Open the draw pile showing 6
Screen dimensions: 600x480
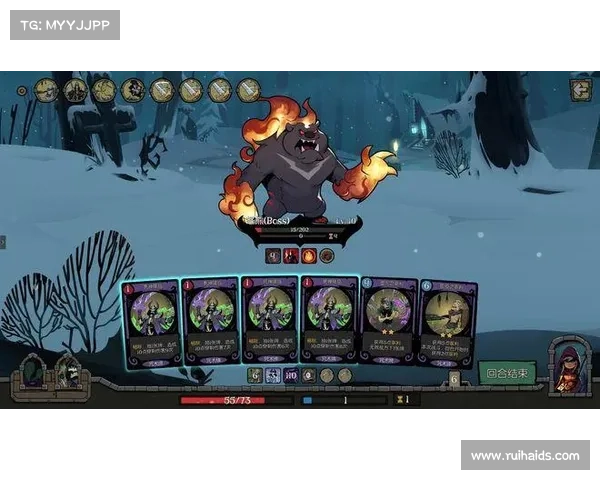tap(455, 379)
